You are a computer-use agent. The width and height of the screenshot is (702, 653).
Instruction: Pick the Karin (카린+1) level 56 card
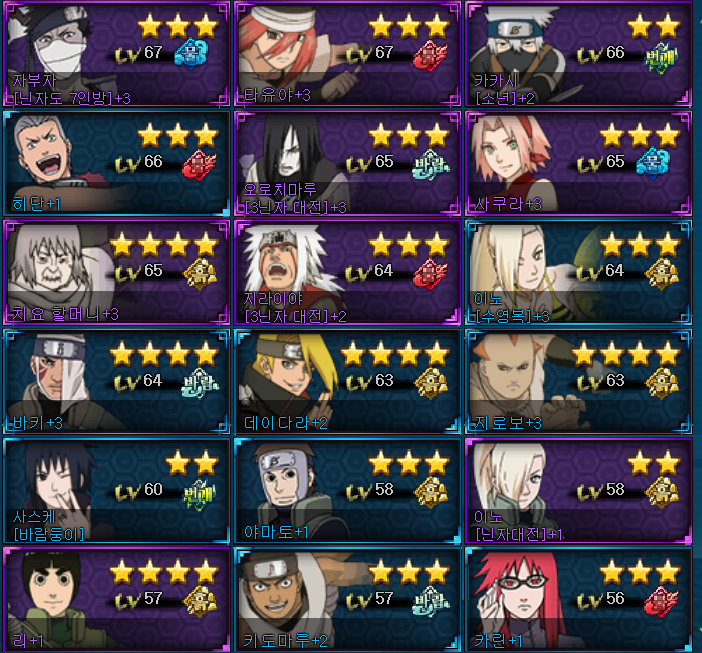tap(578, 600)
